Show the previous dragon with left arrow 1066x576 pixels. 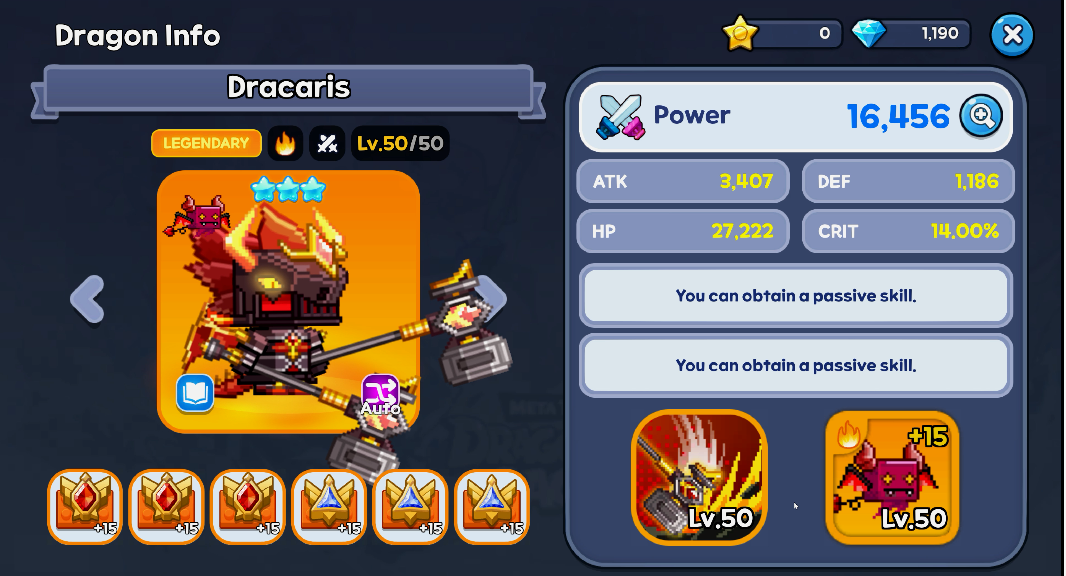[x=88, y=299]
